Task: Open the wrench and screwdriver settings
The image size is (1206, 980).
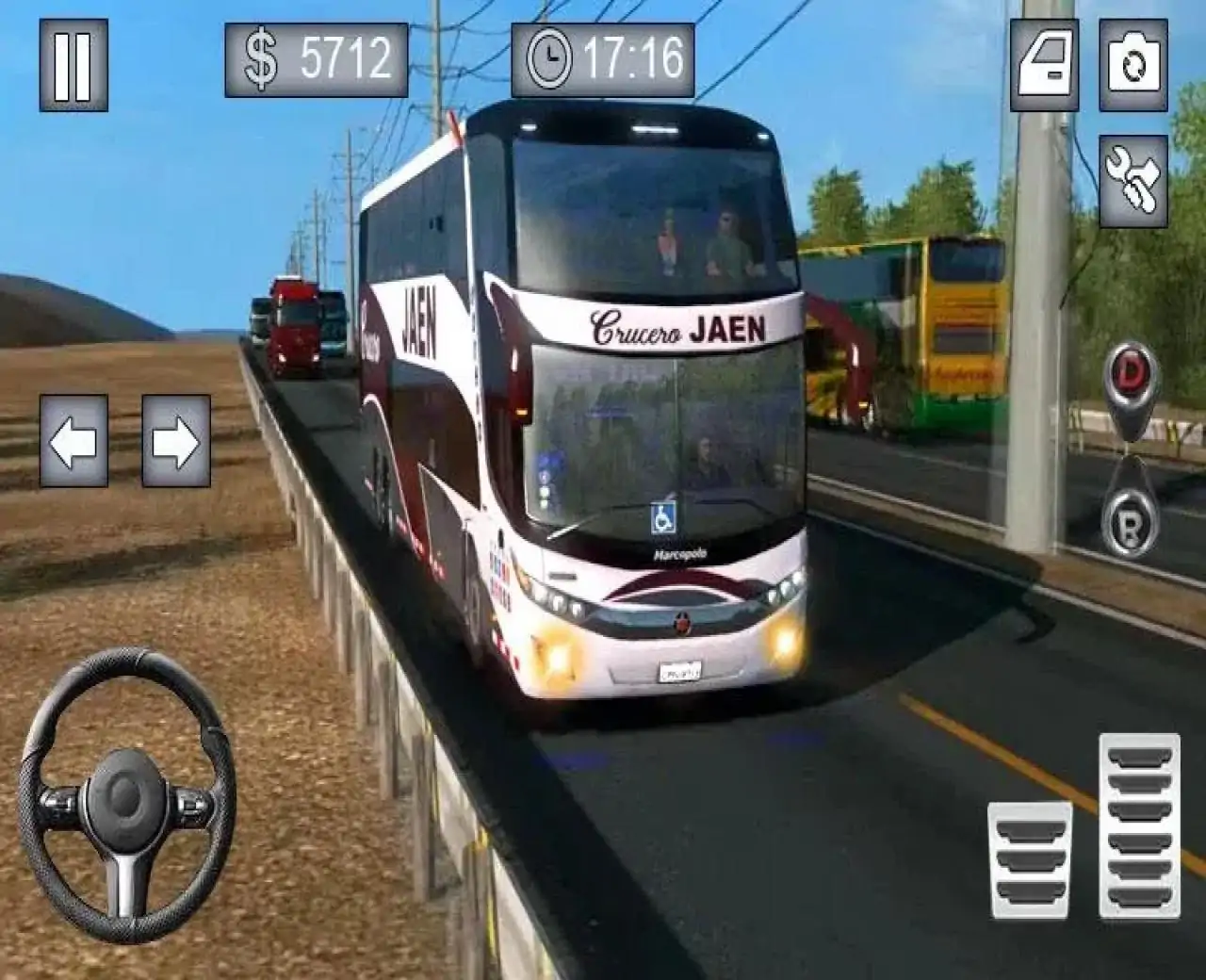Action: click(x=1133, y=181)
